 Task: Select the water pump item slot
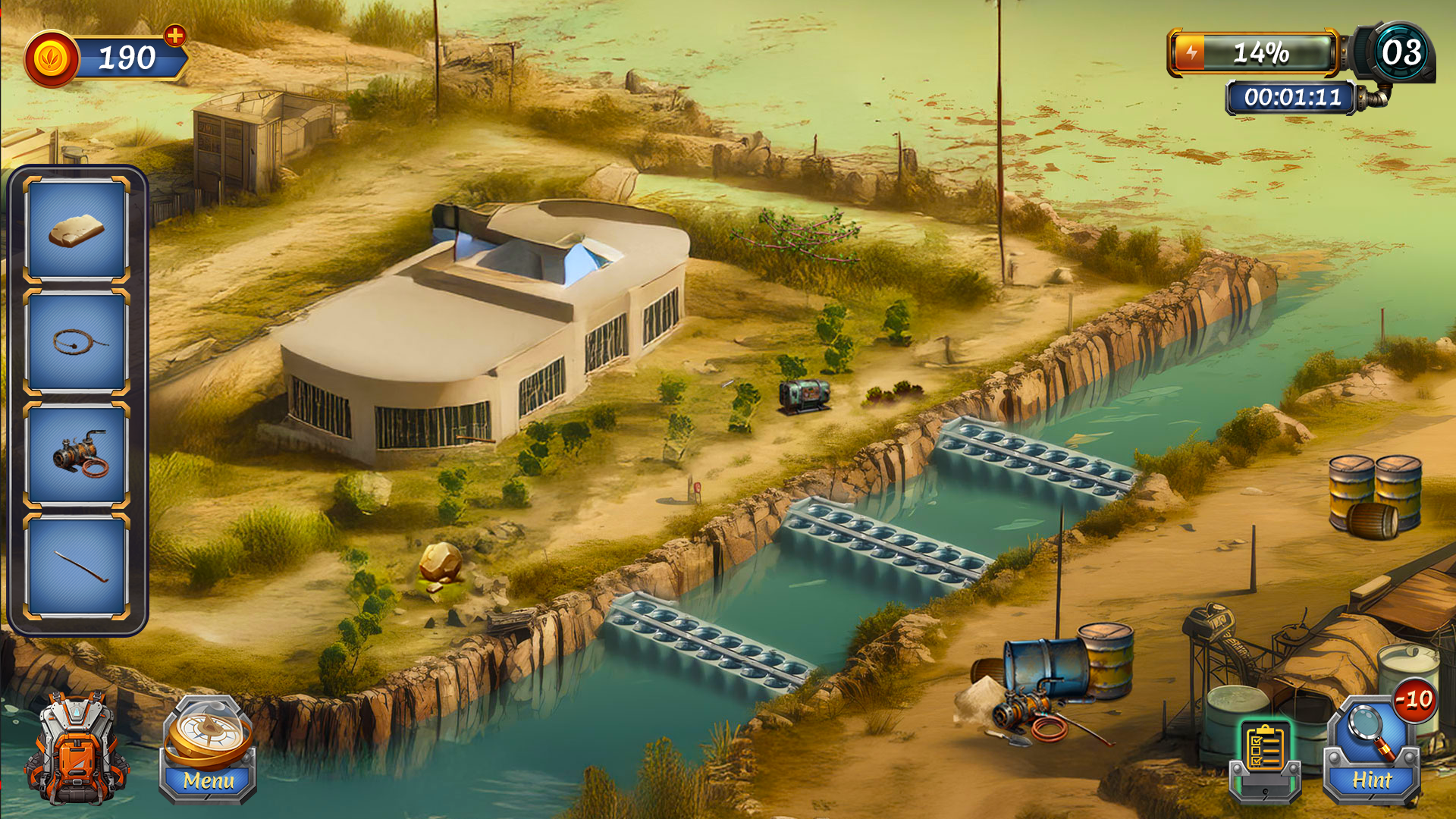[77, 454]
